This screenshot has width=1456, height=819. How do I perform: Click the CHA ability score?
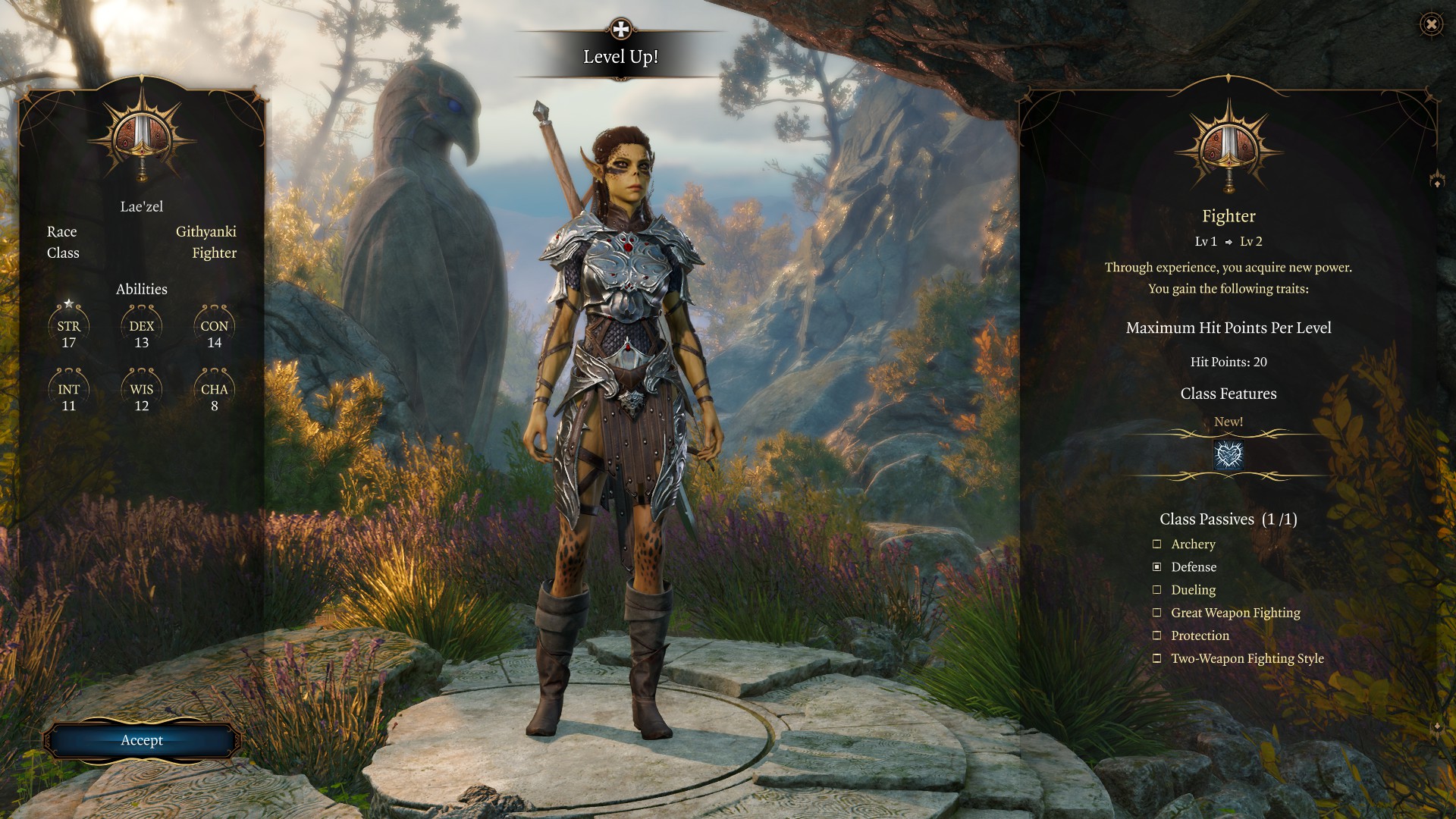[215, 396]
